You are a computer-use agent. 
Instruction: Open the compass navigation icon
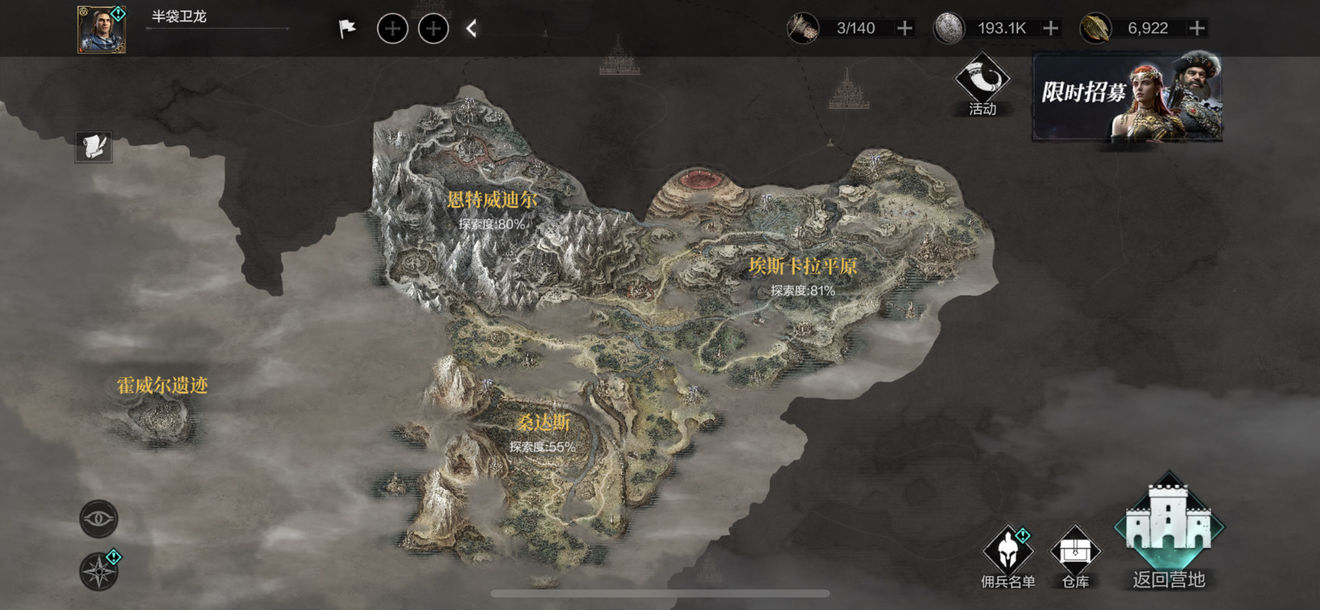click(99, 571)
